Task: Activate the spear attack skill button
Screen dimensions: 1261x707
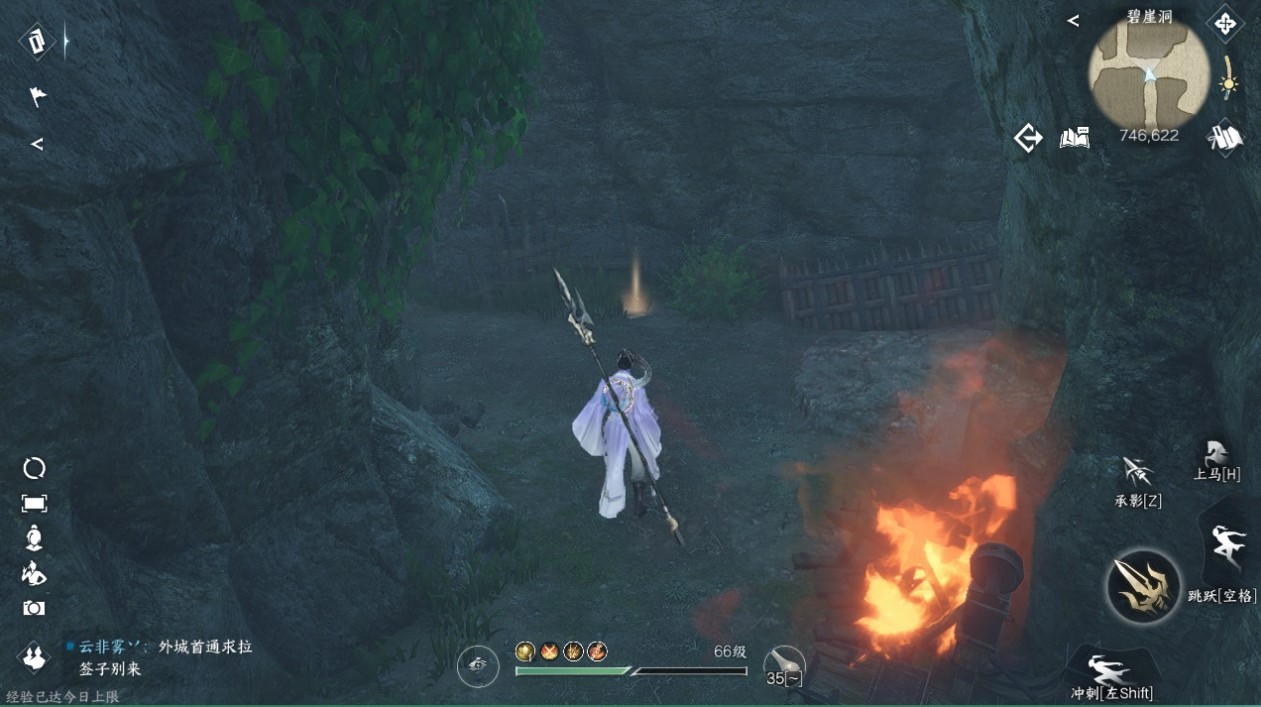Action: [1144, 587]
